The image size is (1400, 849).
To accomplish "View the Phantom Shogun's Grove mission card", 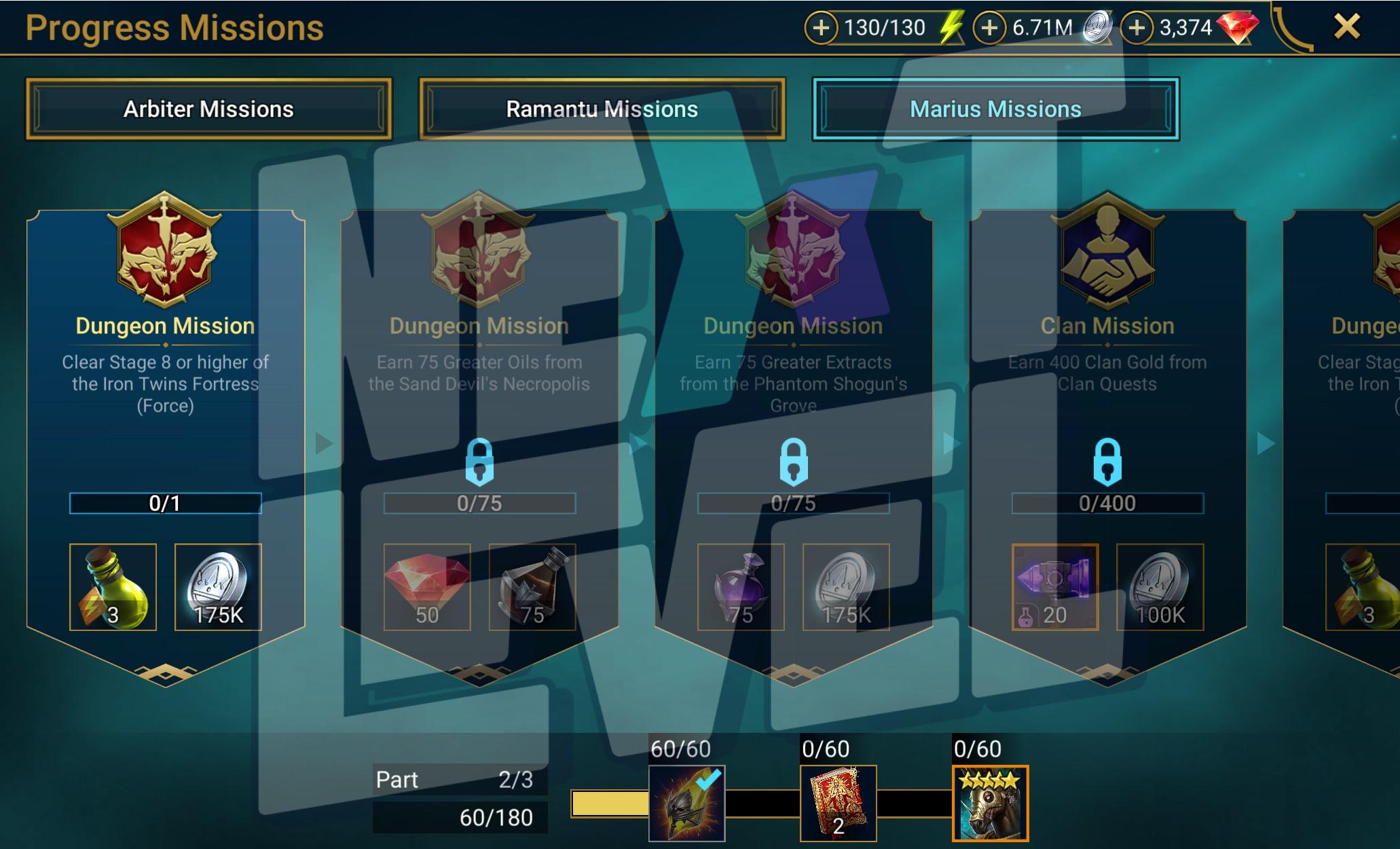I will tap(793, 380).
